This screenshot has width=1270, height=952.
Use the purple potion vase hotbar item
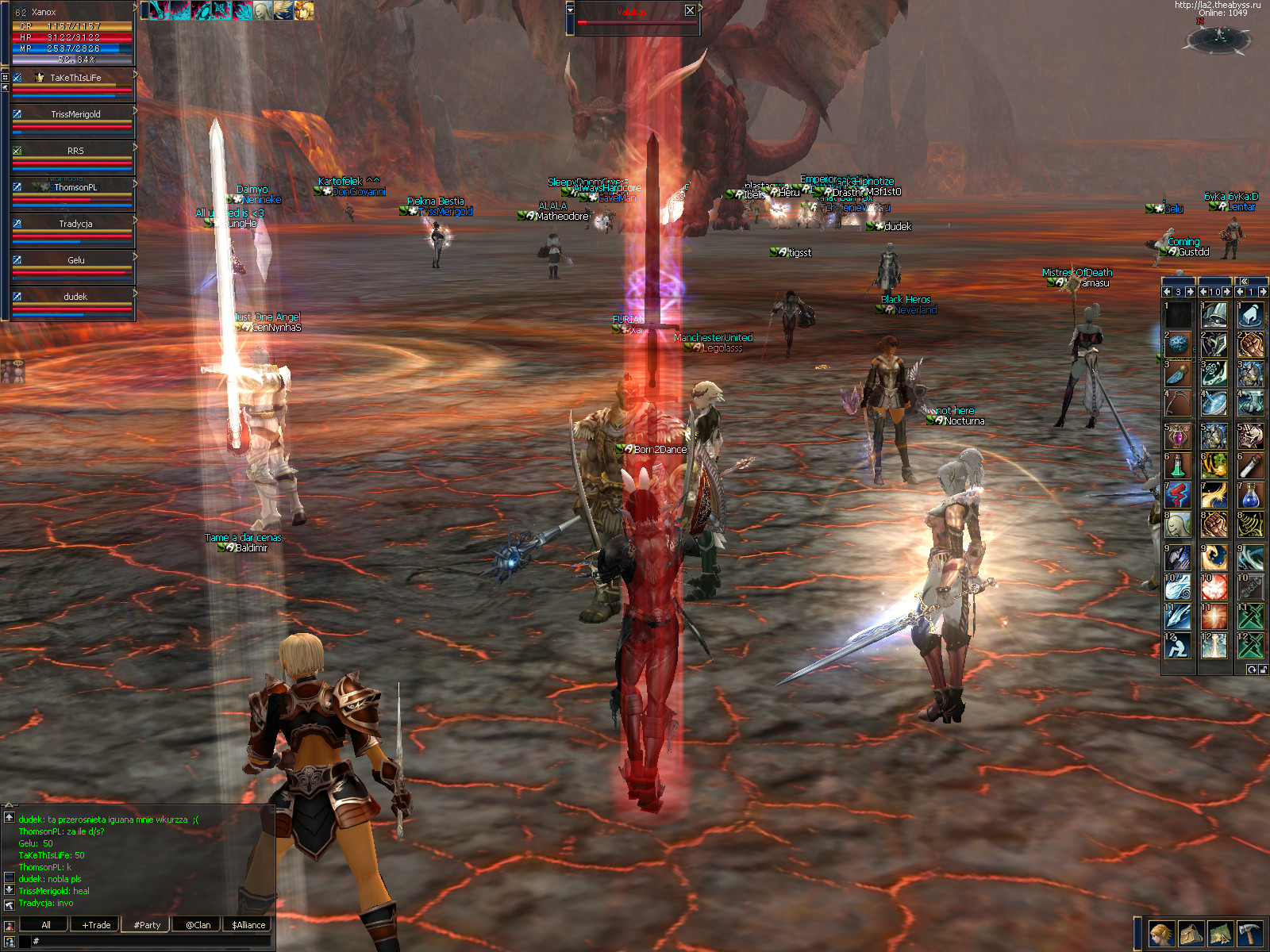(x=1178, y=436)
